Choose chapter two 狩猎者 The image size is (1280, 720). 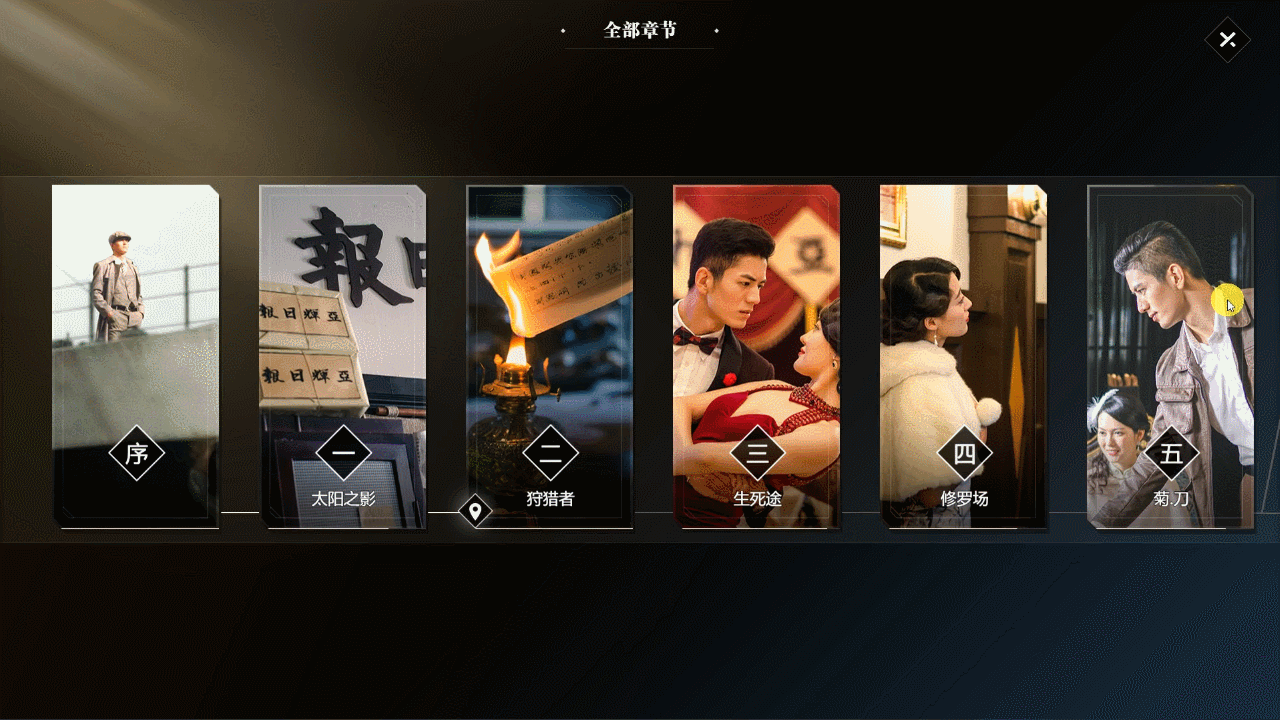[x=550, y=355]
